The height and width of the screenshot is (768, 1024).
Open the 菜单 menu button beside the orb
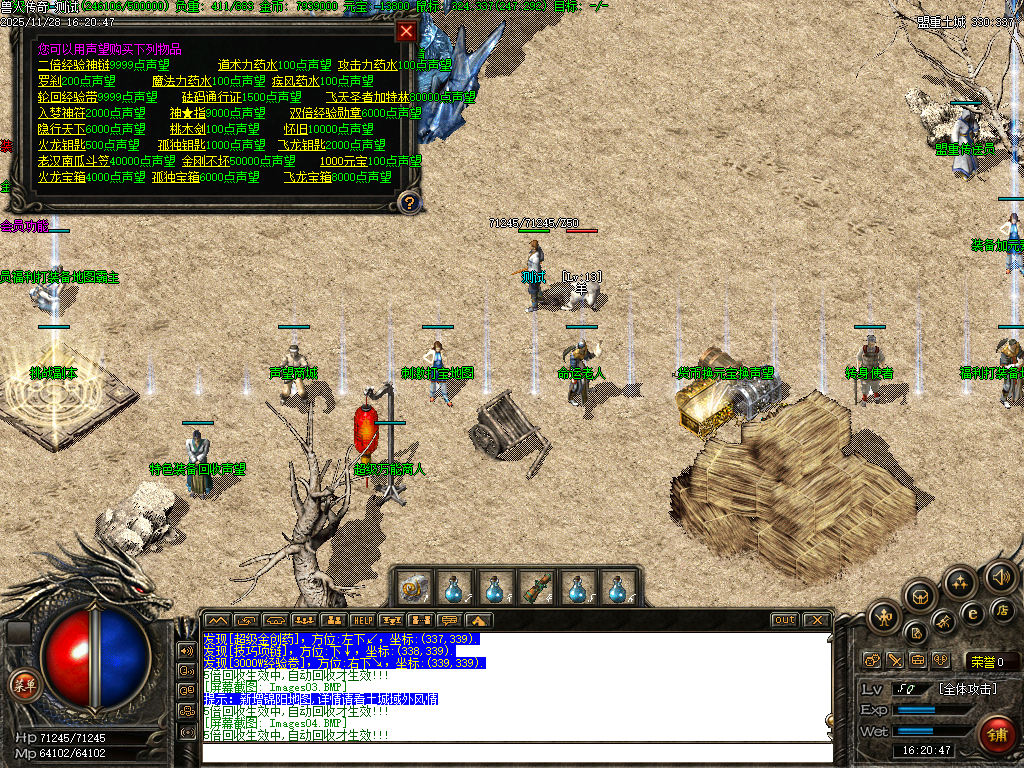[x=22, y=684]
